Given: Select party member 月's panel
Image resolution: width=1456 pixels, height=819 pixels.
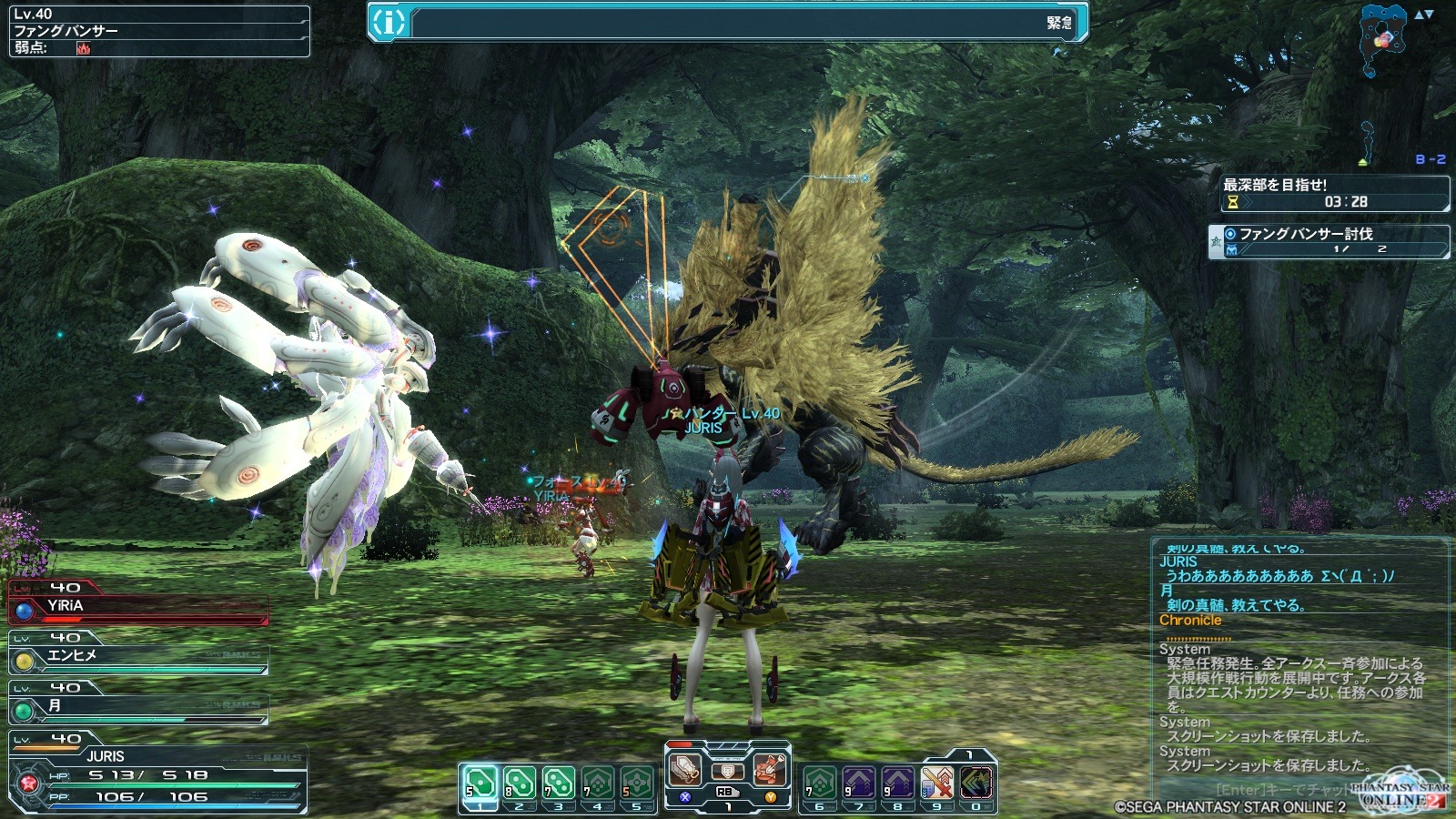Looking at the screenshot, I should (138, 706).
